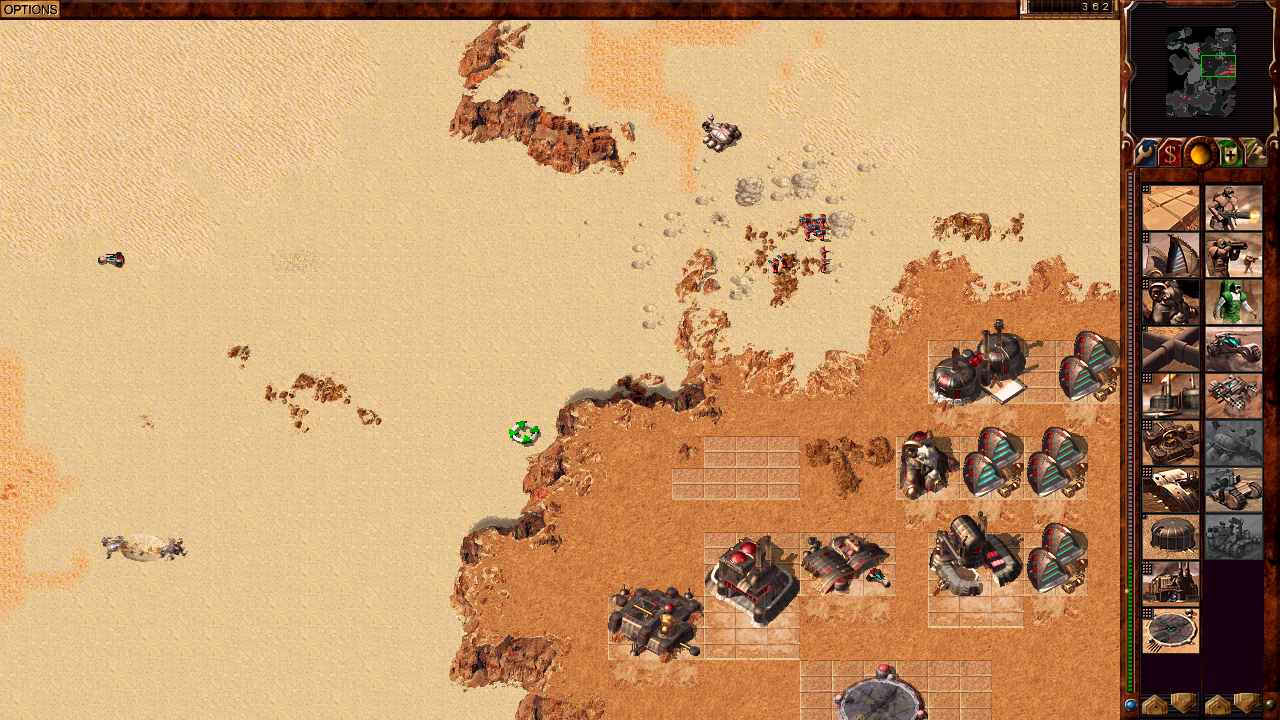Build the quad attack vehicle

[x=1233, y=396]
